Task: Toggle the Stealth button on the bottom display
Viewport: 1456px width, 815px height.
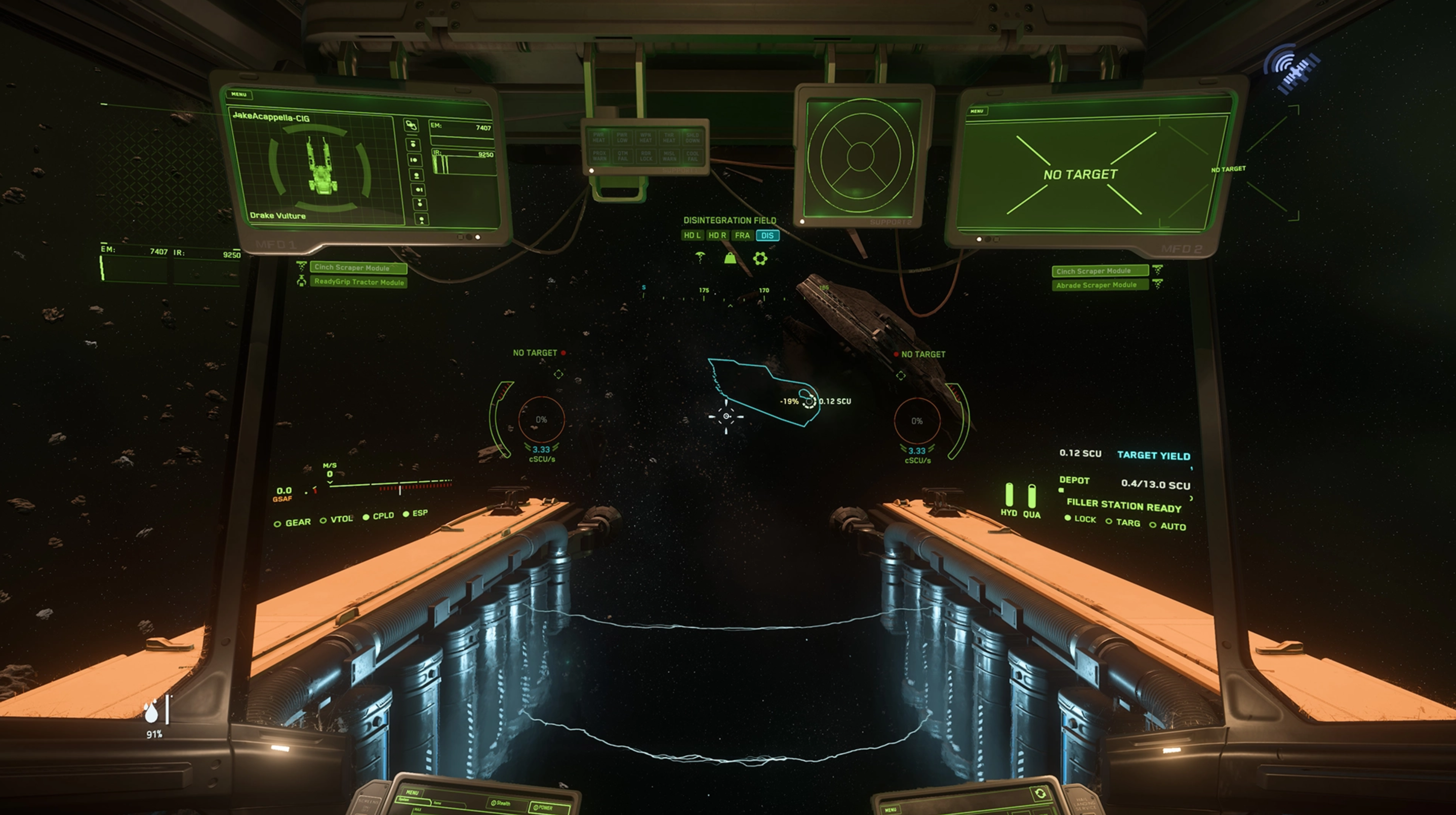Action: click(x=501, y=803)
